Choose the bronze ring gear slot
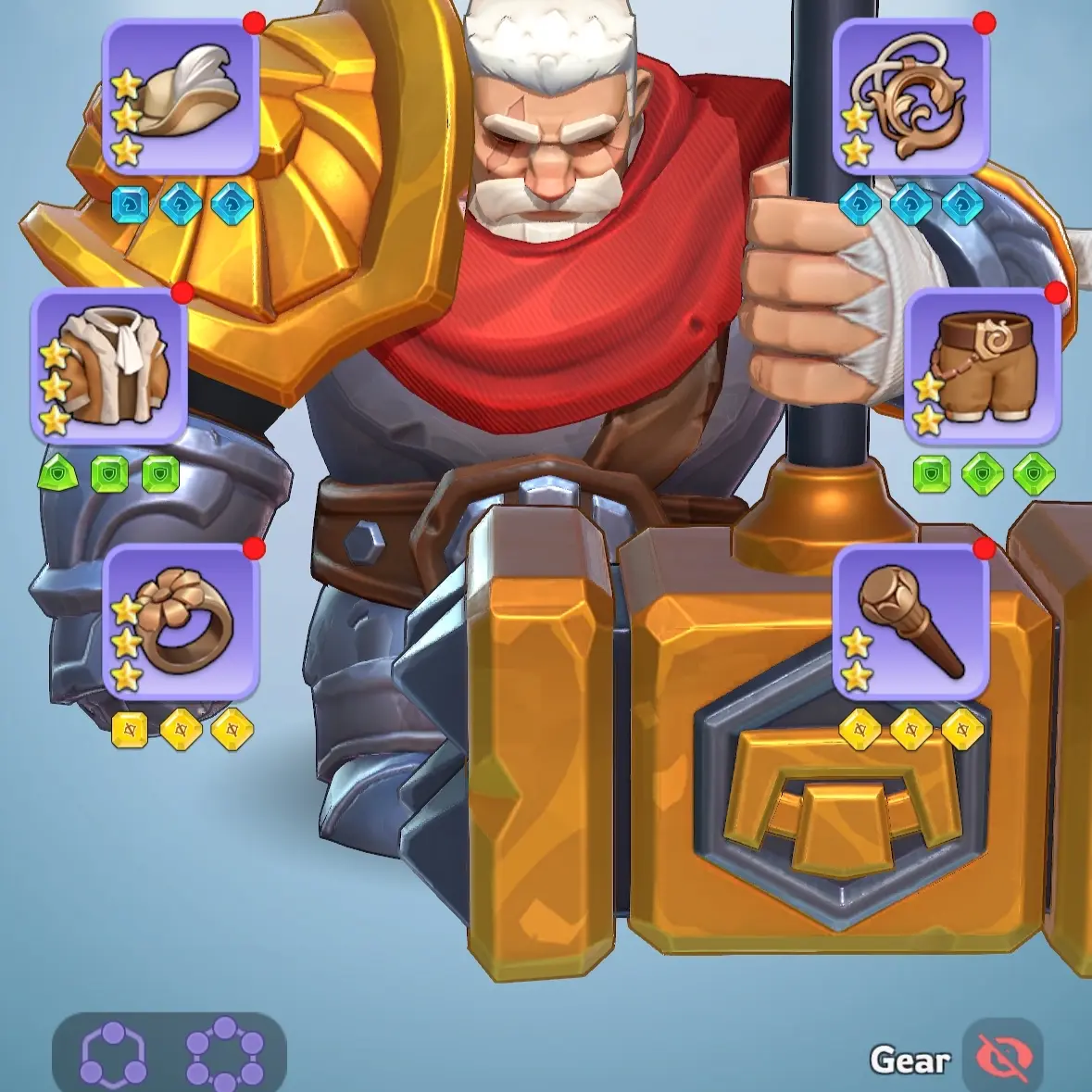Image resolution: width=1092 pixels, height=1092 pixels. coord(181,622)
